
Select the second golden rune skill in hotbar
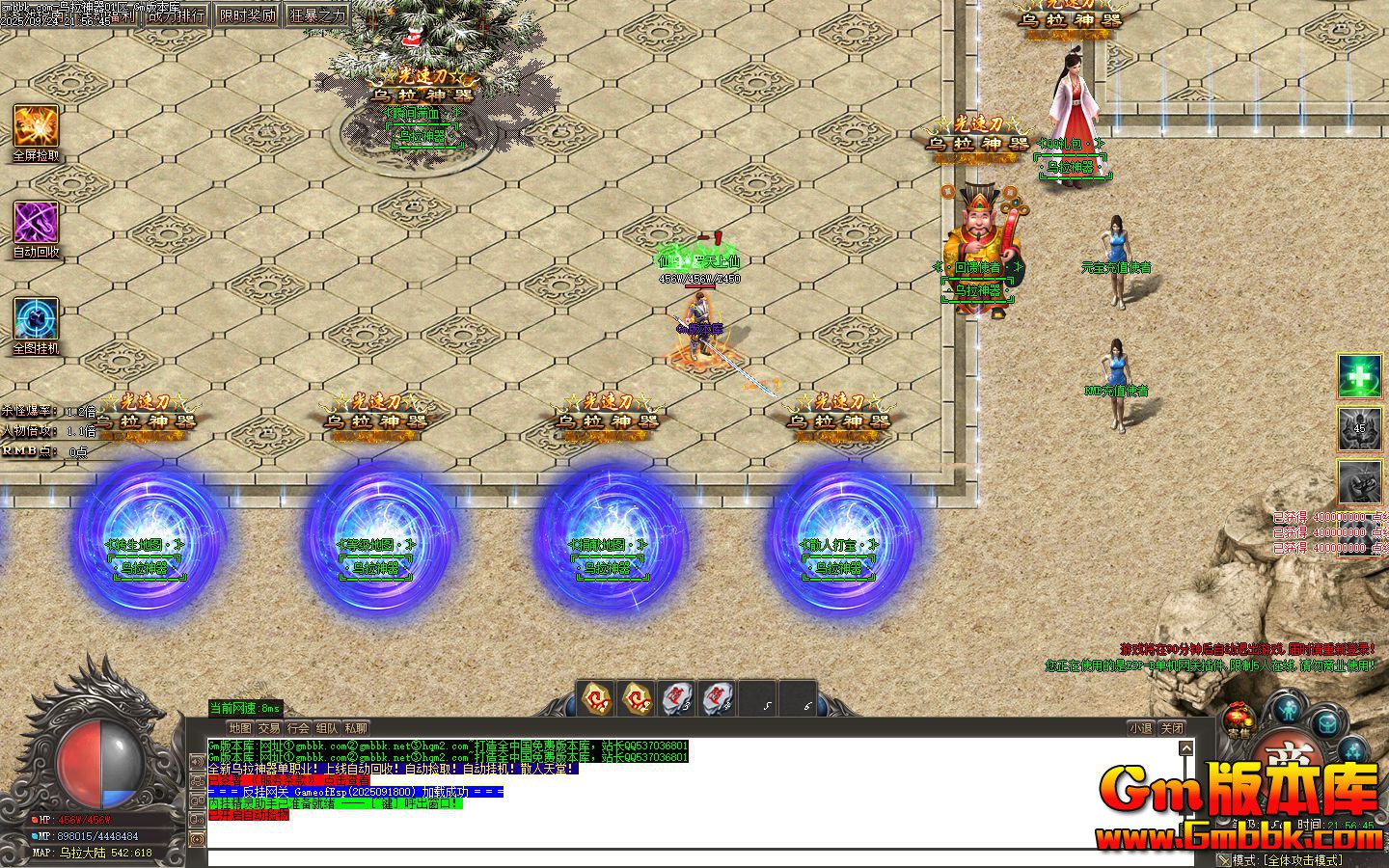point(636,697)
